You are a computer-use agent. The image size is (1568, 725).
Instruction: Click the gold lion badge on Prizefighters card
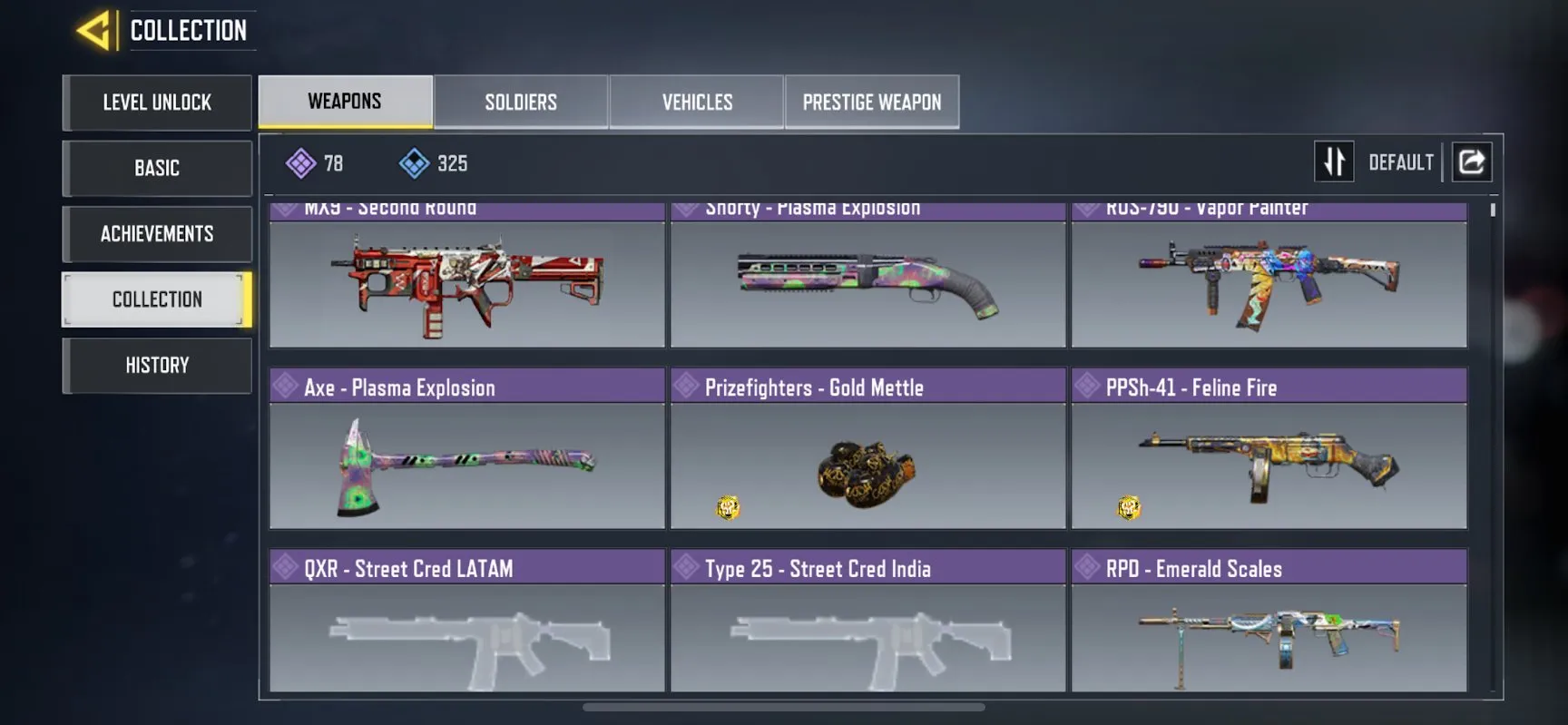point(726,508)
